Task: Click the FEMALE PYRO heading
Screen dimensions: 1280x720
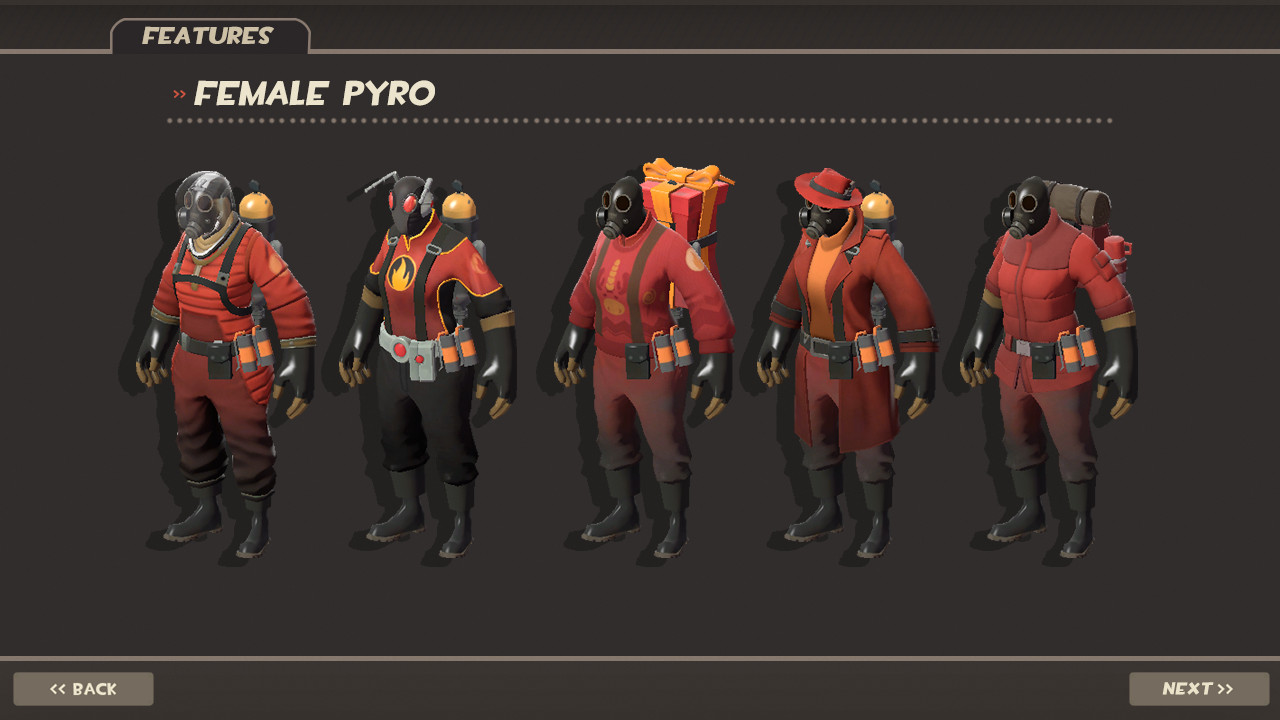Action: click(x=315, y=94)
